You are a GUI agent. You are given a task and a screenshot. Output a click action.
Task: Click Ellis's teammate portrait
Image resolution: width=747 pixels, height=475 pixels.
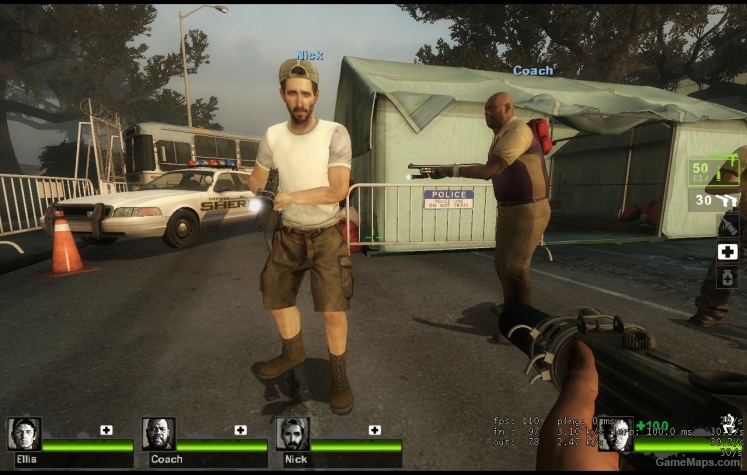24,433
